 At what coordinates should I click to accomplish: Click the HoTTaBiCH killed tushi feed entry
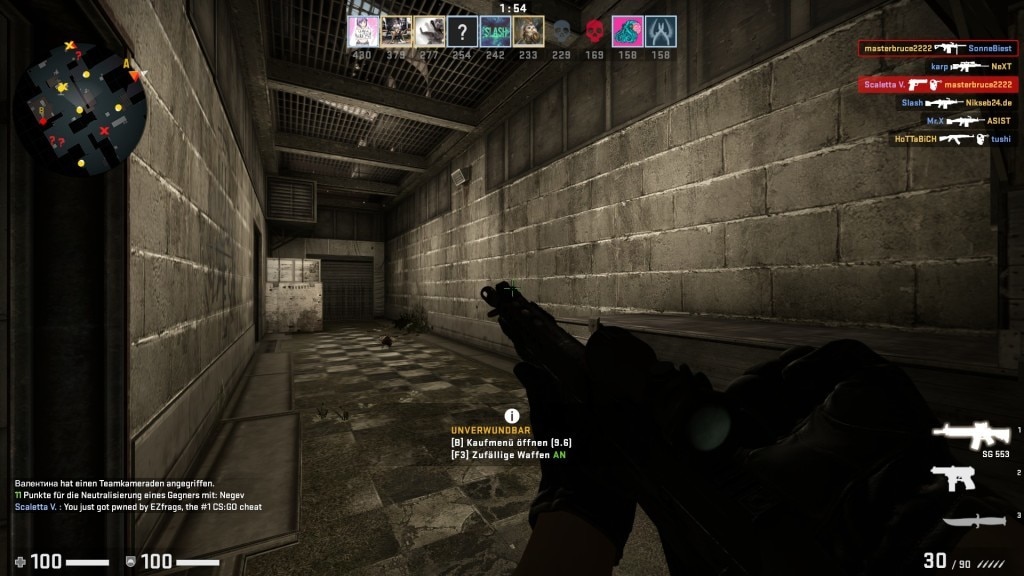click(x=951, y=139)
